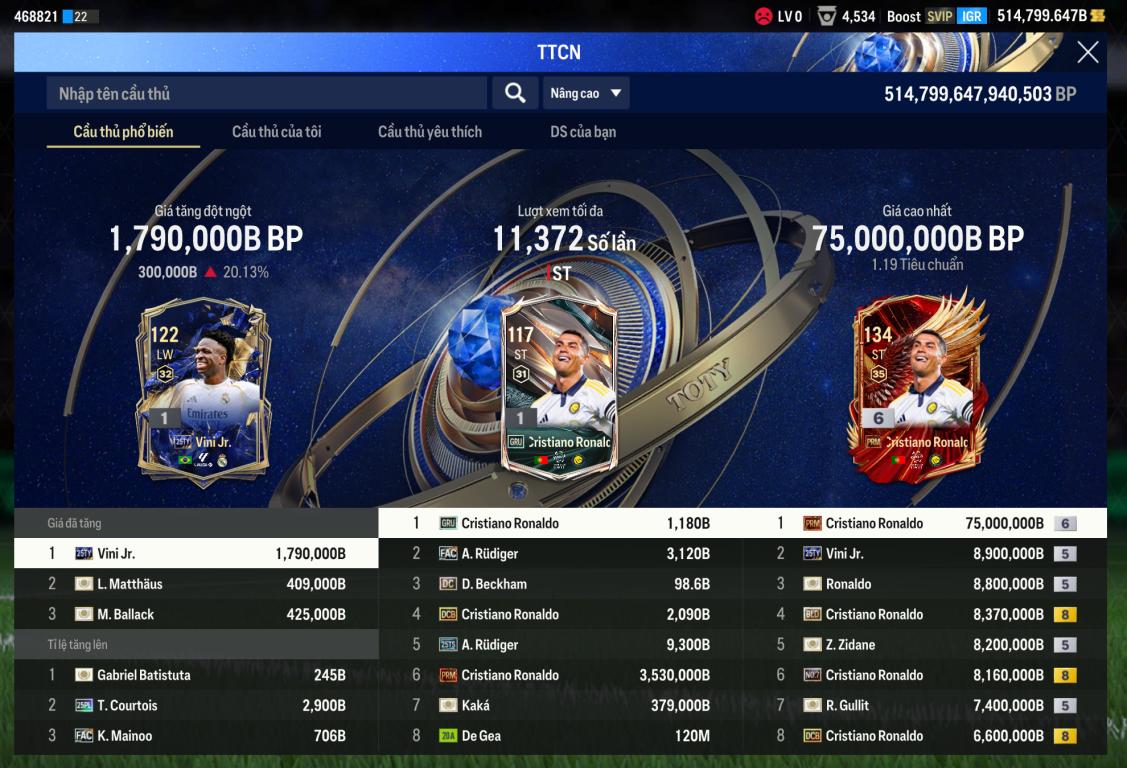Close the TTCN window
Viewport: 1127px width, 768px height.
click(1087, 53)
